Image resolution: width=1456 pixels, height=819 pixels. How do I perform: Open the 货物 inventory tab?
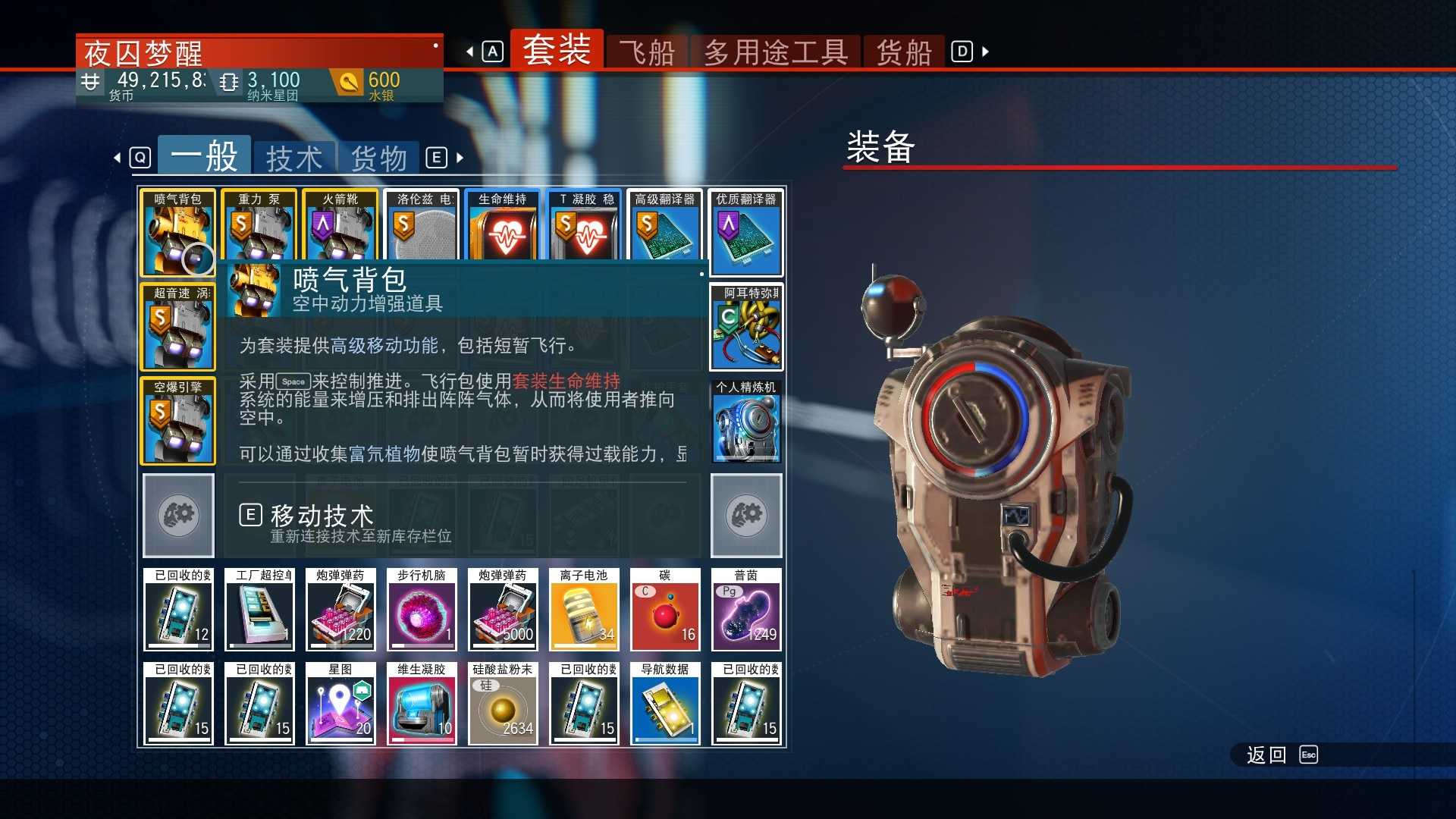coord(378,157)
